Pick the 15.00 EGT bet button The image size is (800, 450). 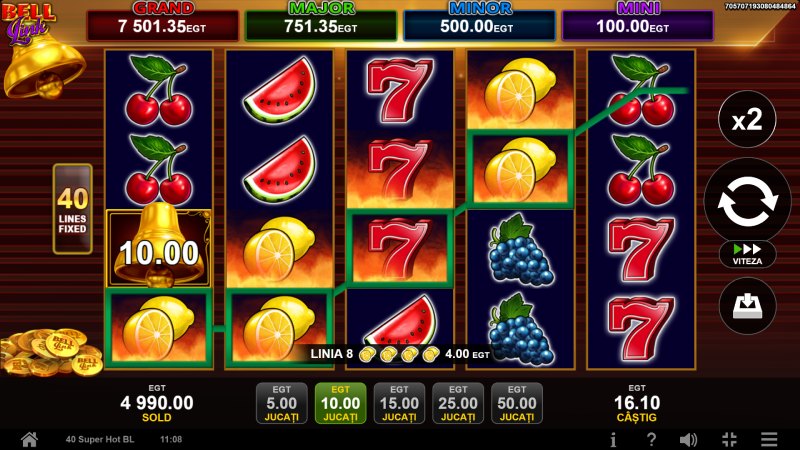click(398, 403)
